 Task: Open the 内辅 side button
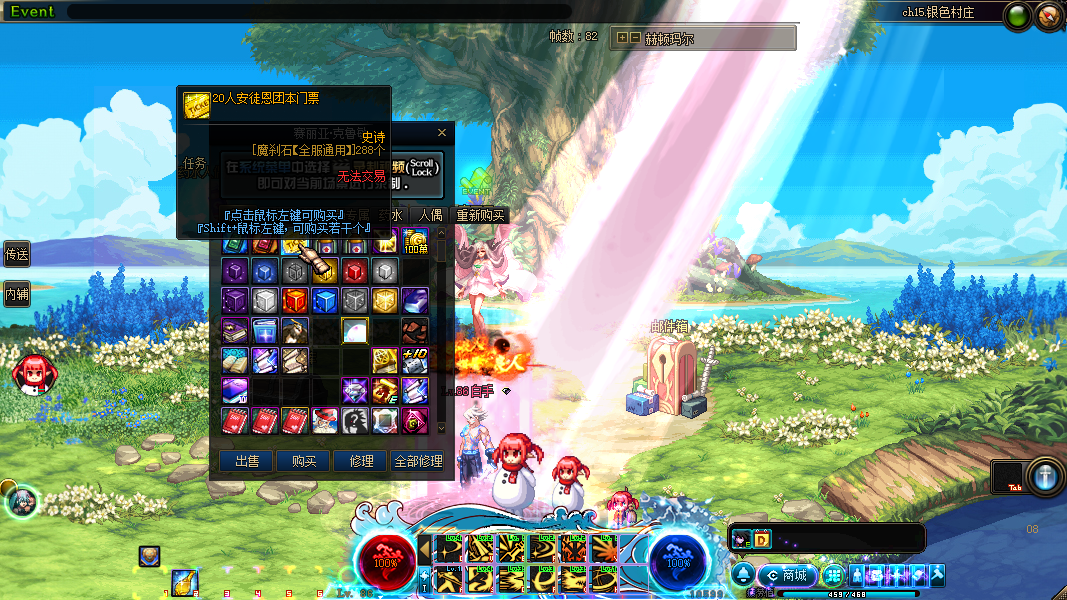[17, 294]
